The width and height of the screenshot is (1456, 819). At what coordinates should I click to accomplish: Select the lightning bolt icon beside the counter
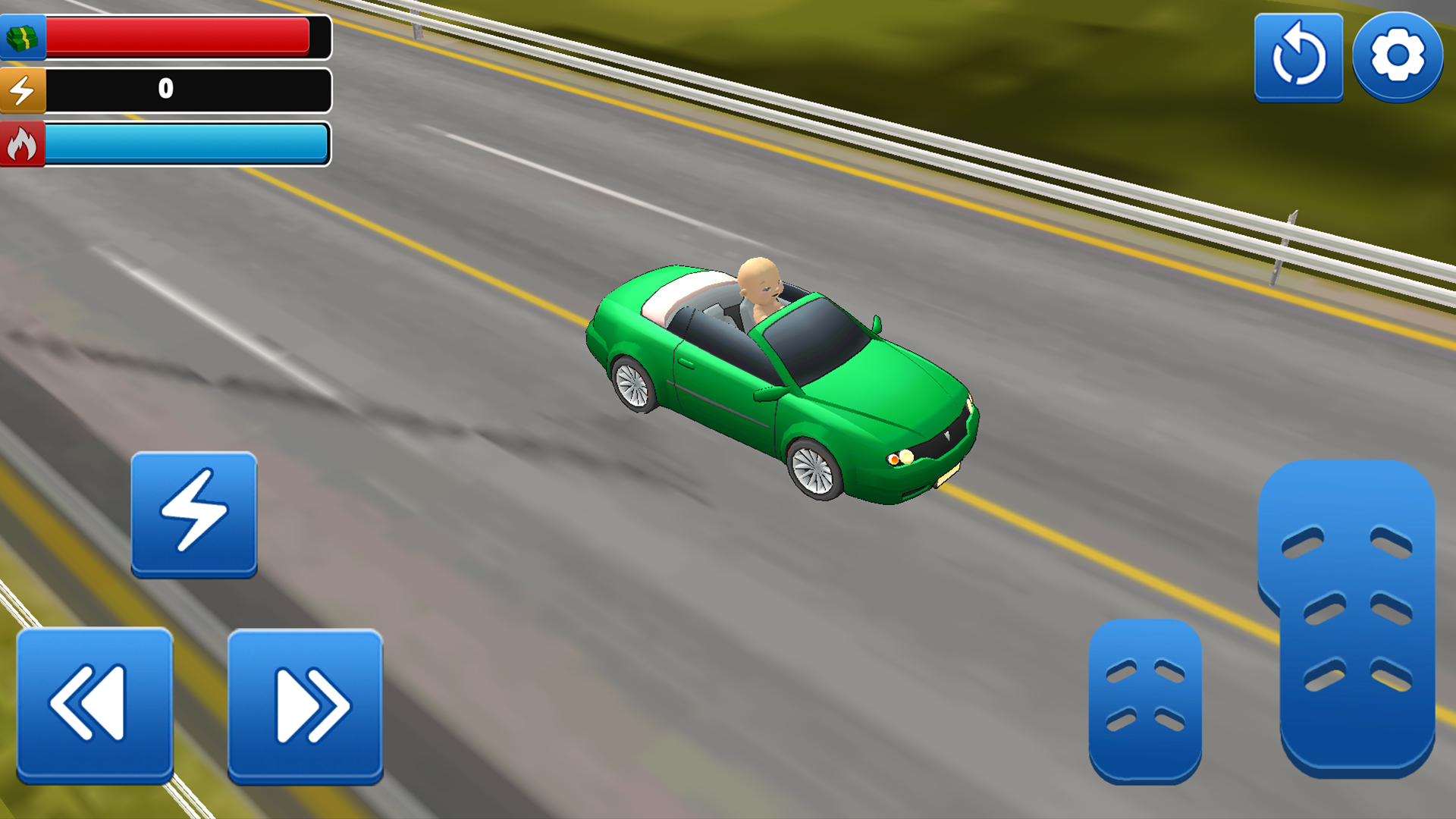pos(23,91)
